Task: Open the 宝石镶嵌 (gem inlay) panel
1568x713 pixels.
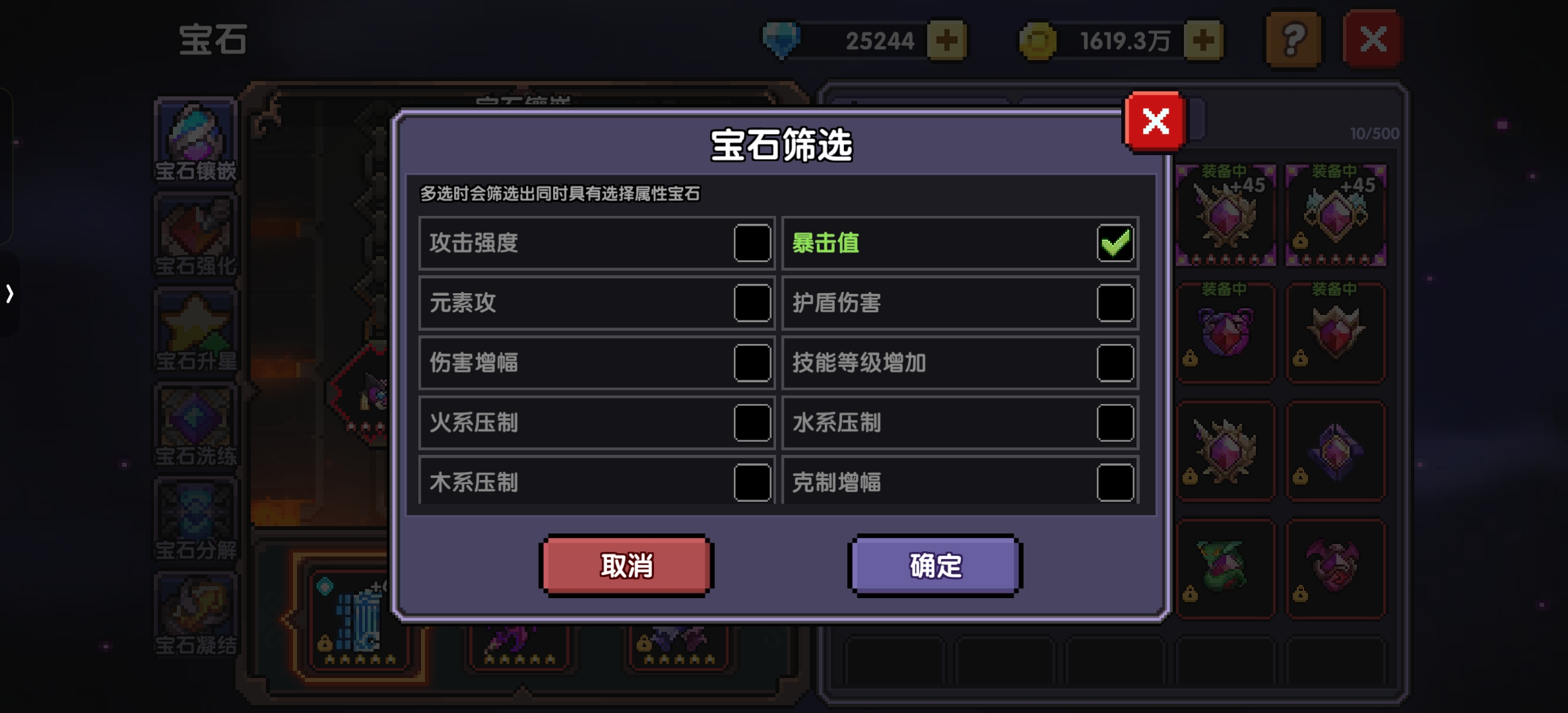Action: coord(195,139)
